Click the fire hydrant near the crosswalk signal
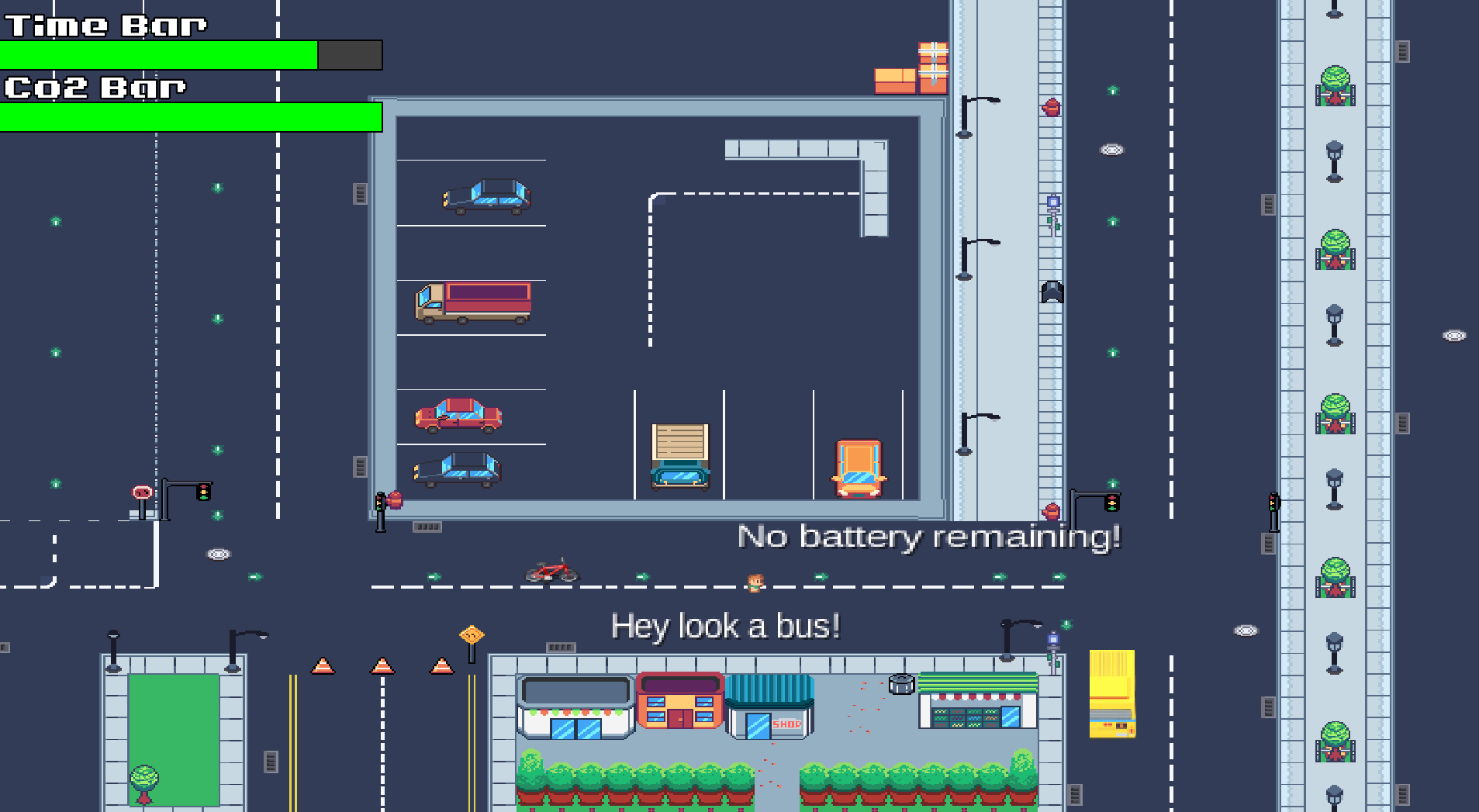Screen dimensions: 1479x812 [x=1050, y=510]
